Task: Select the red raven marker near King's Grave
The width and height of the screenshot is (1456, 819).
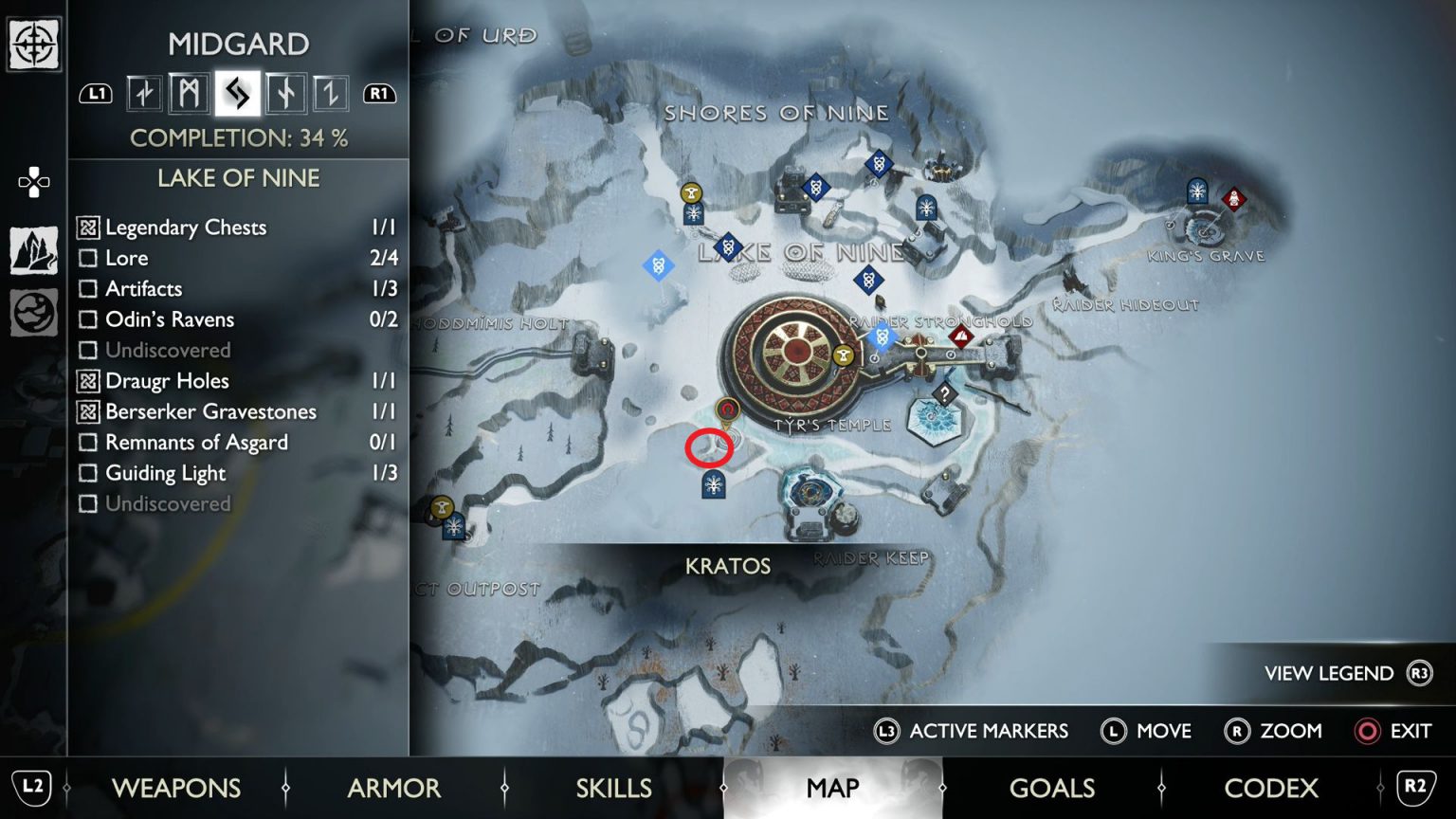Action: coord(1233,201)
